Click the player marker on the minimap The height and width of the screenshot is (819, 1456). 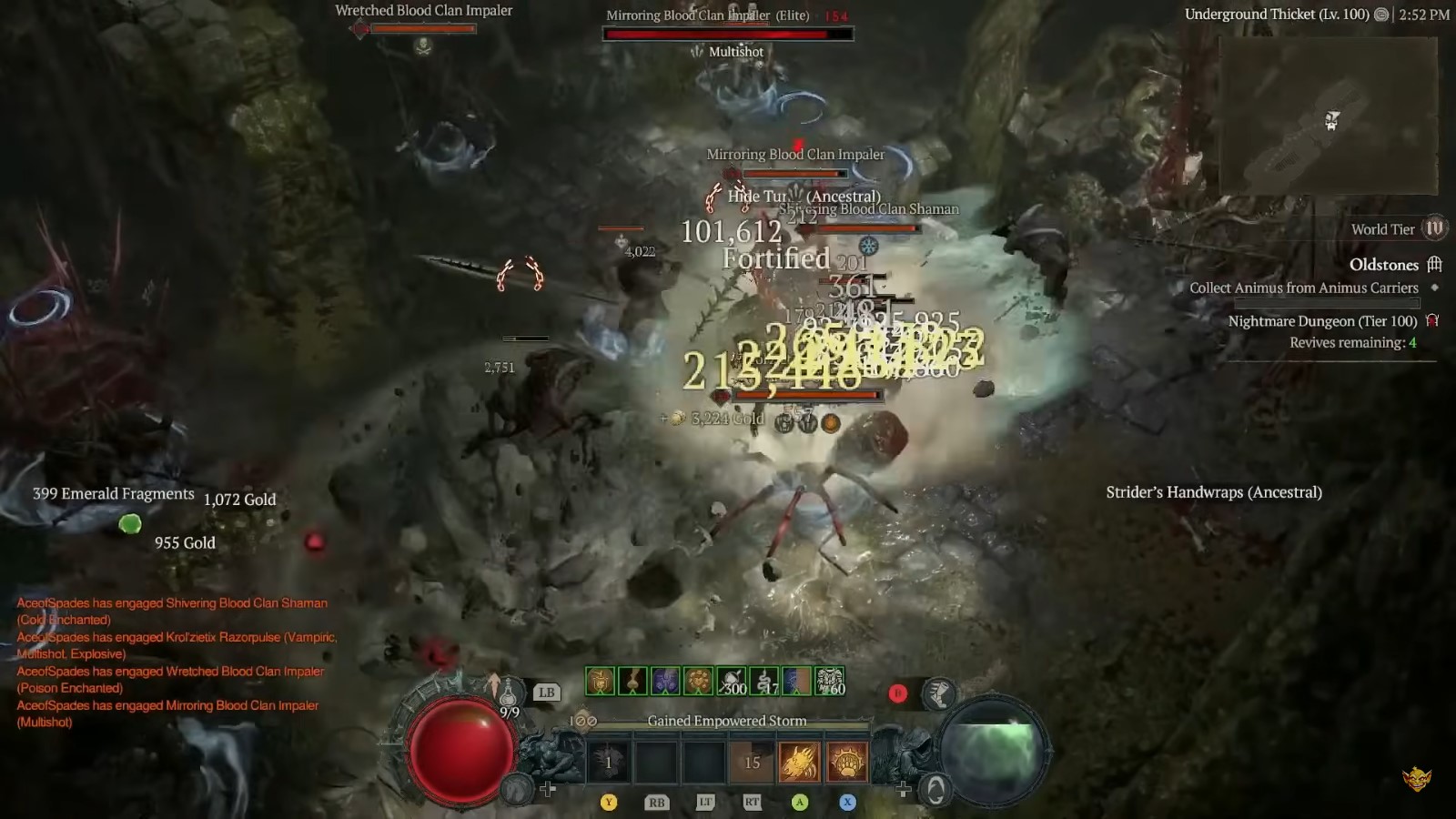[x=1330, y=116]
